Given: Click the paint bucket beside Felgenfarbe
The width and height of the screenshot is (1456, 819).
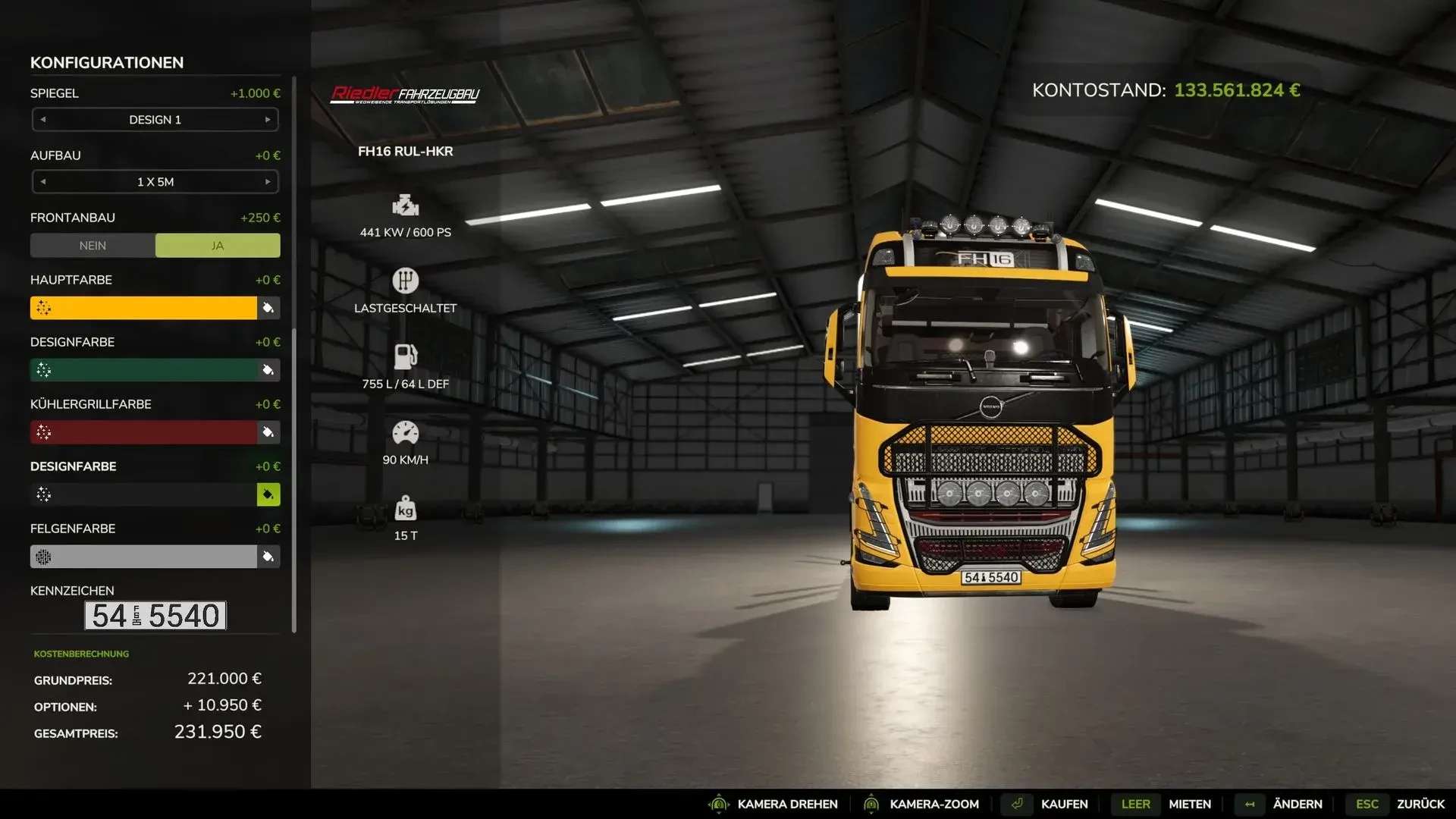Looking at the screenshot, I should point(268,557).
